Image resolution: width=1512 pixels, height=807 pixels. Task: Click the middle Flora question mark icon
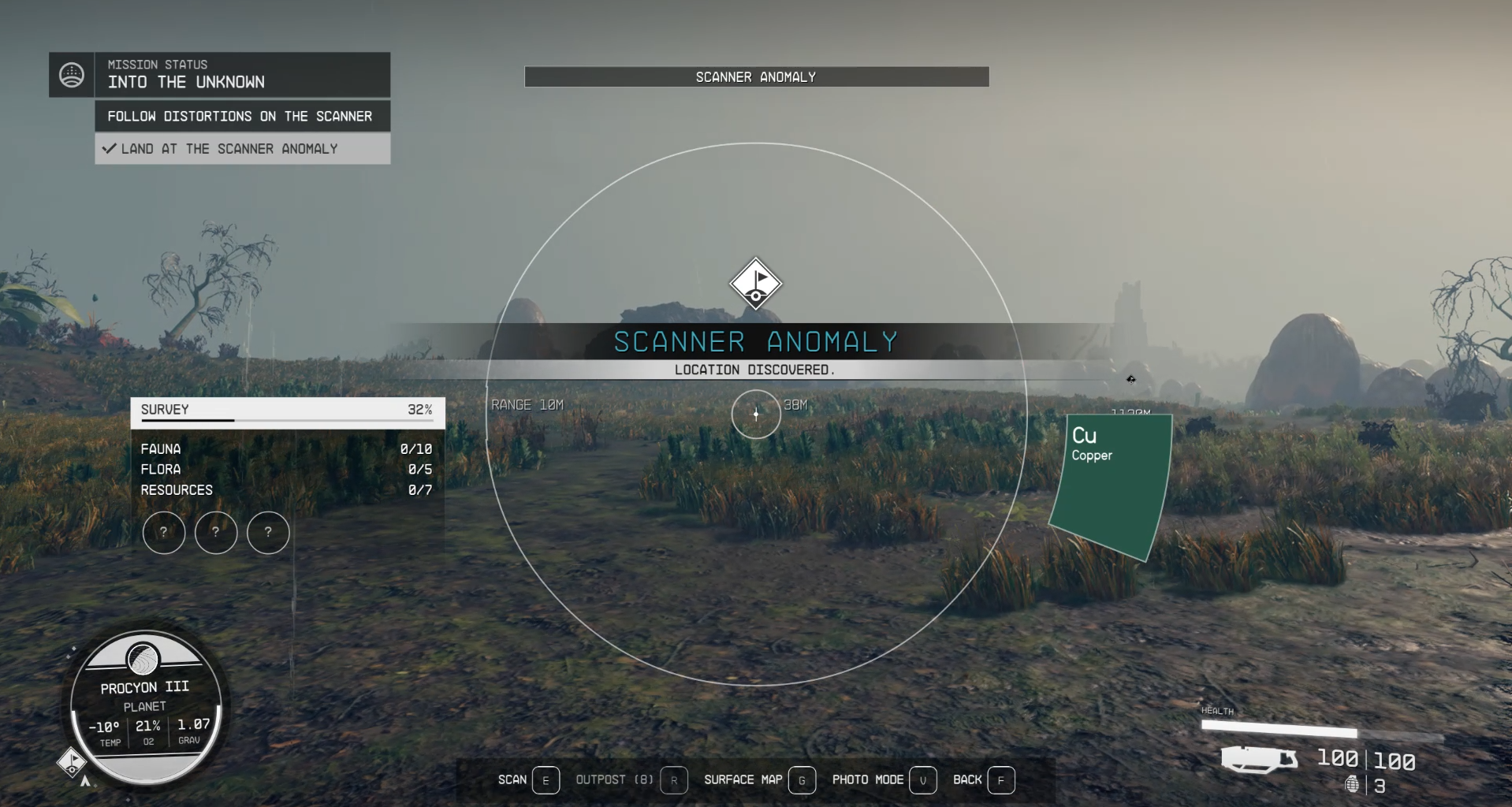pos(216,533)
